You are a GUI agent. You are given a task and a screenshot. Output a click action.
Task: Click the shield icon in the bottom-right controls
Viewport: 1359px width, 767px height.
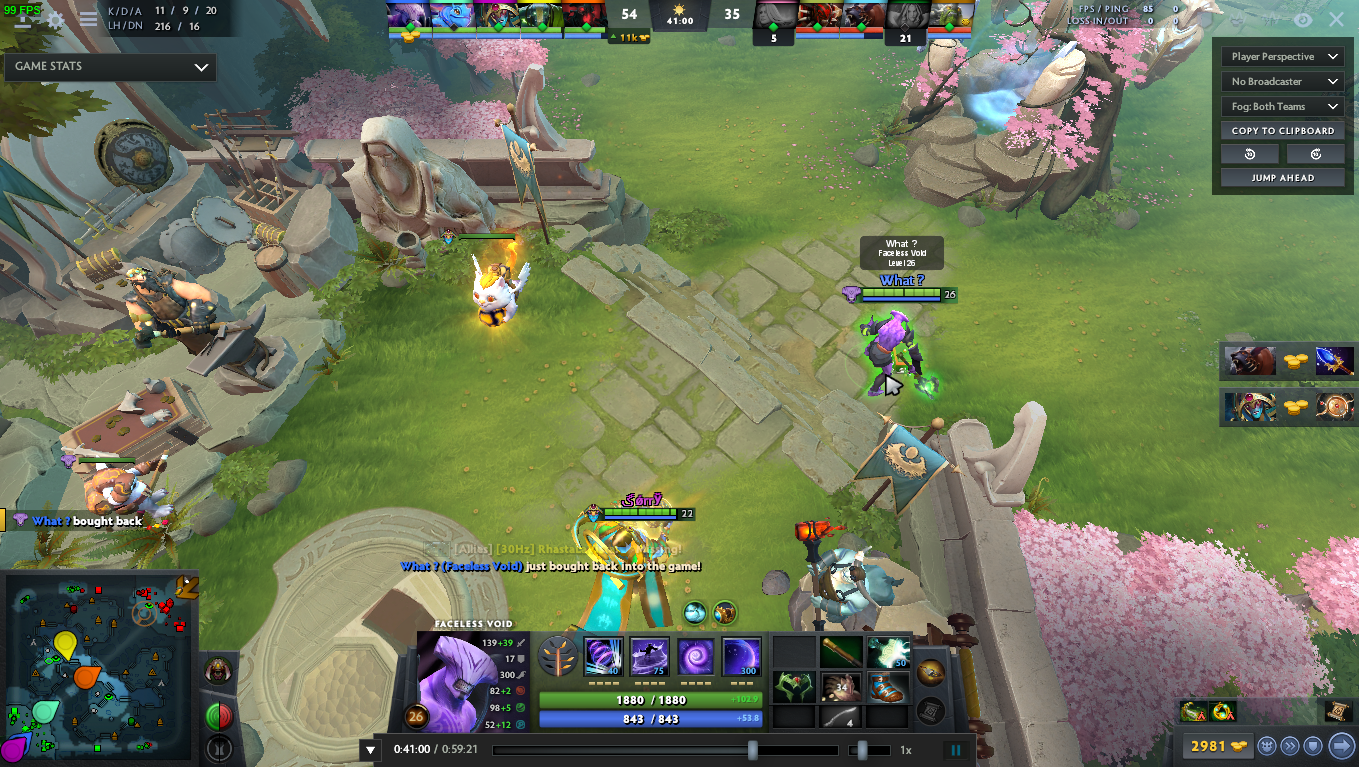point(1311,744)
